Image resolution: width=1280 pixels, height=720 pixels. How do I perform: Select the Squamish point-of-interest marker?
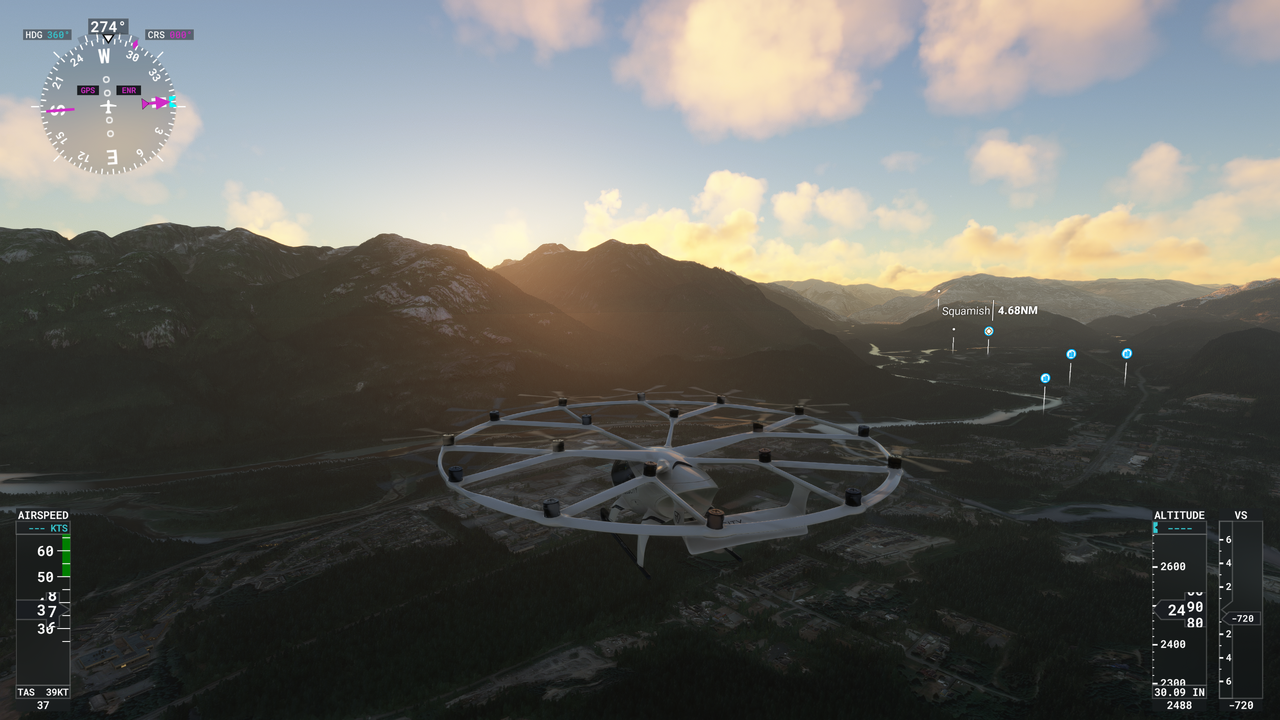click(x=989, y=331)
